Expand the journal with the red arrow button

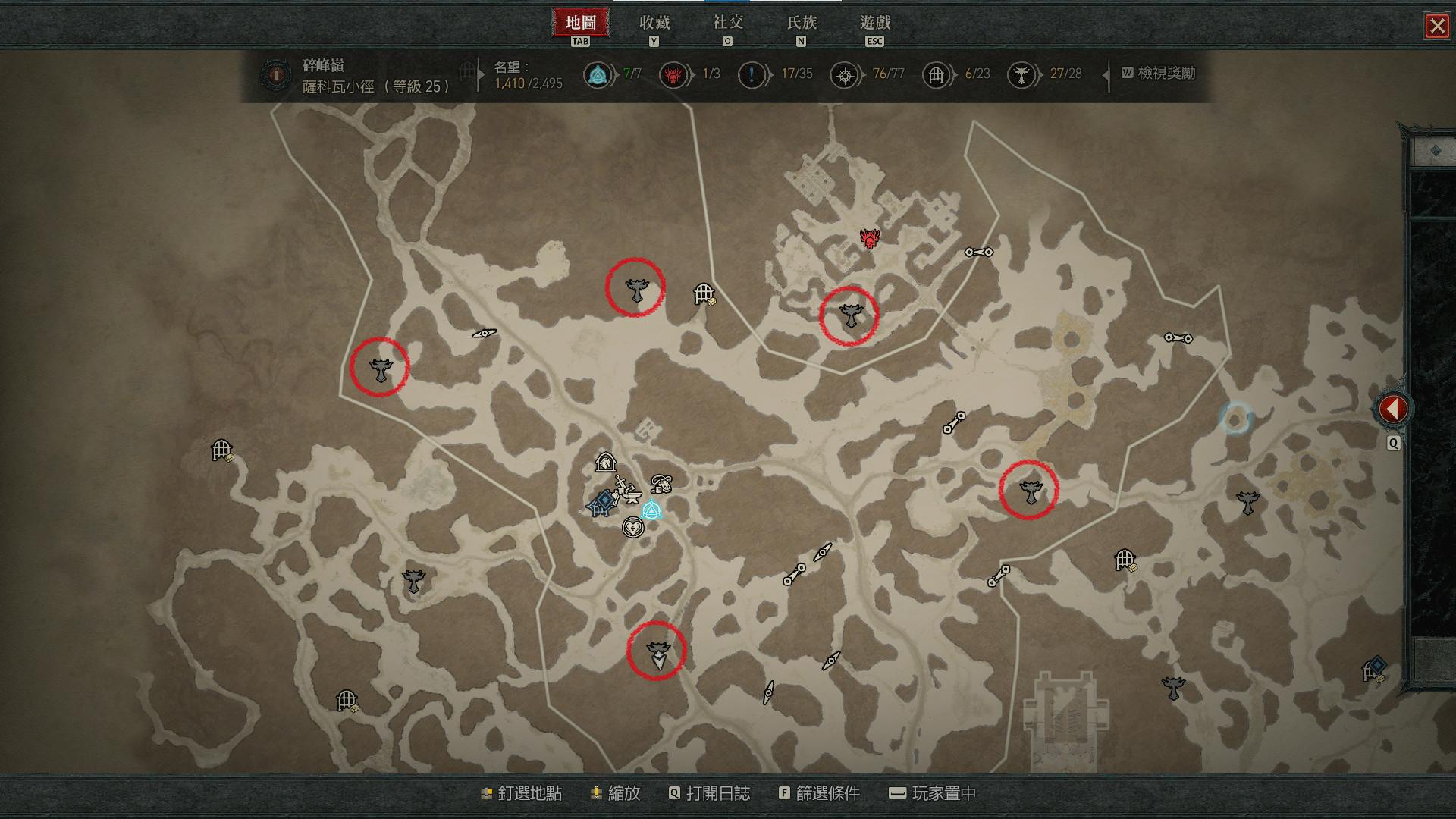pyautogui.click(x=1392, y=409)
